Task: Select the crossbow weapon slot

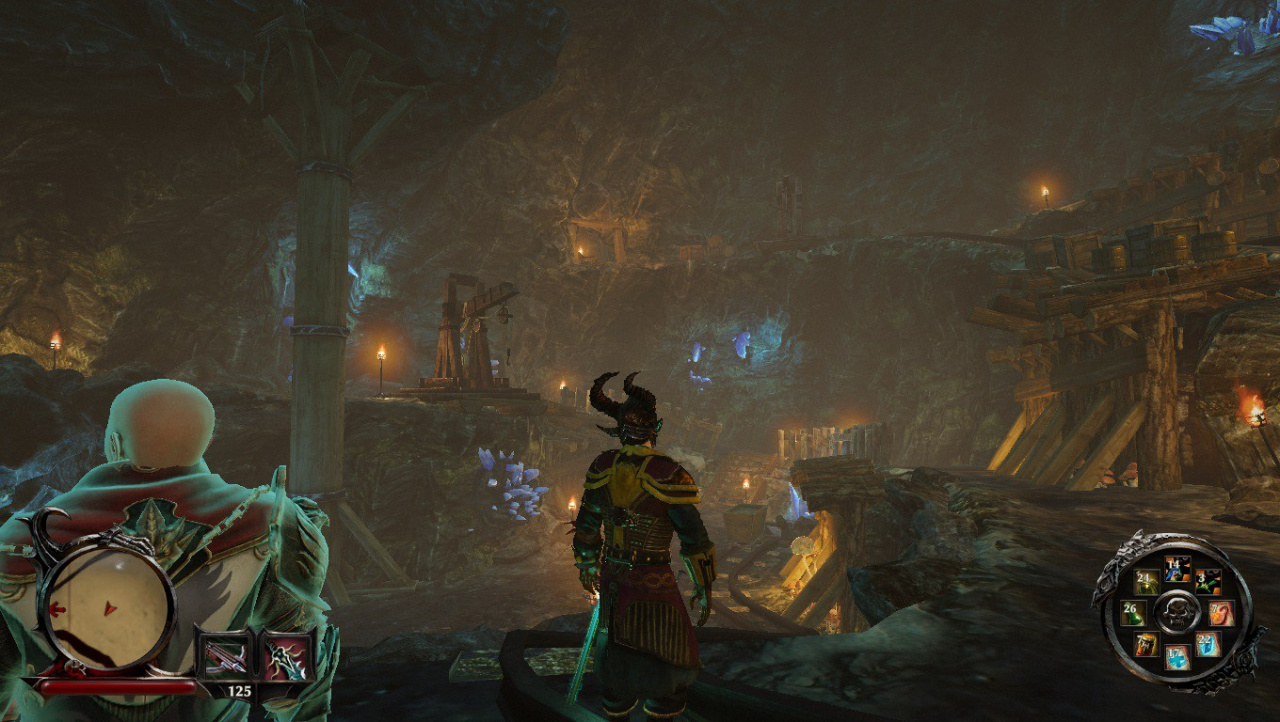Action: 224,656
